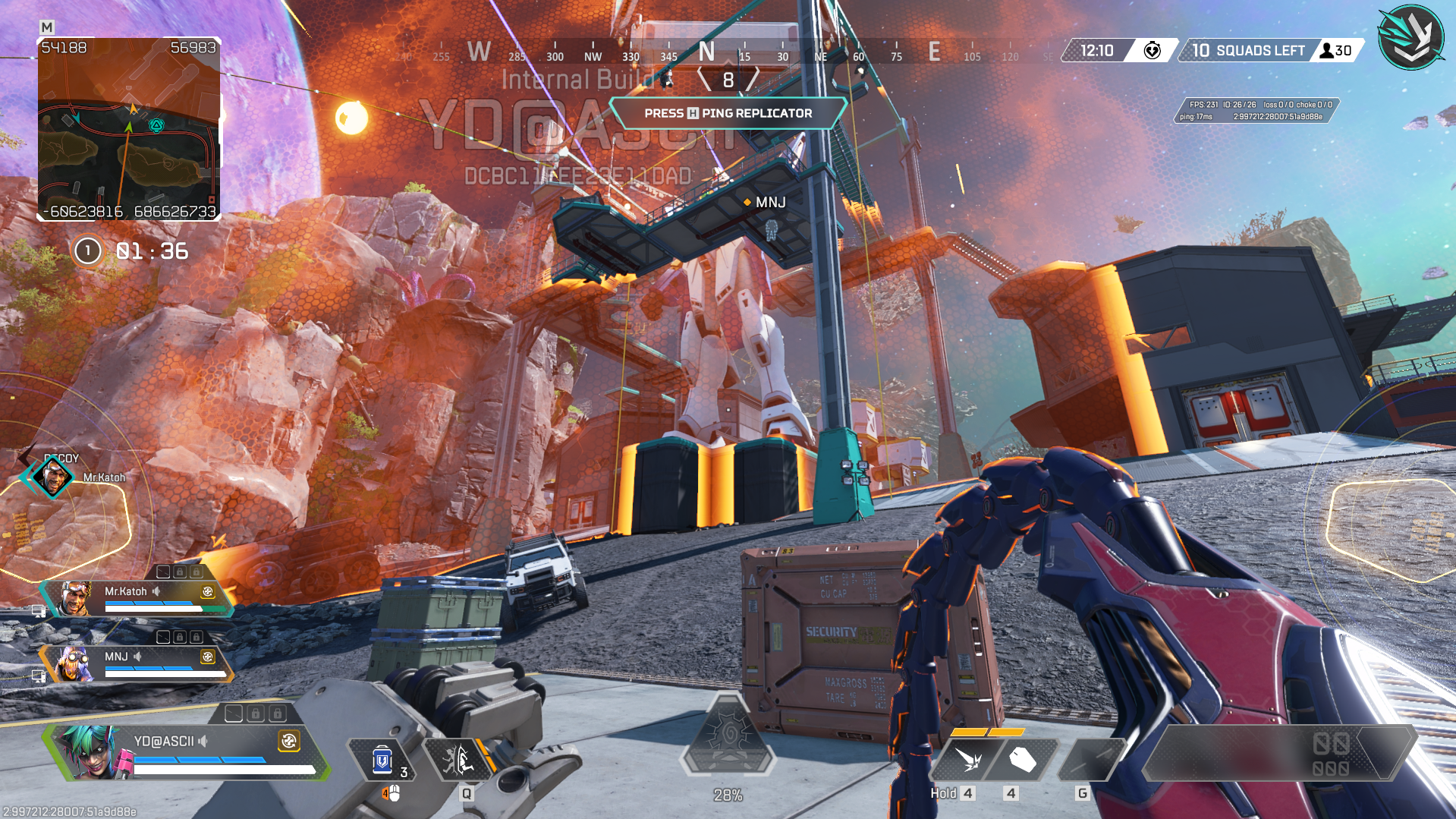The height and width of the screenshot is (819, 1456).
Task: Click the Mr.Katoh decoy portrait marker
Action: [53, 478]
